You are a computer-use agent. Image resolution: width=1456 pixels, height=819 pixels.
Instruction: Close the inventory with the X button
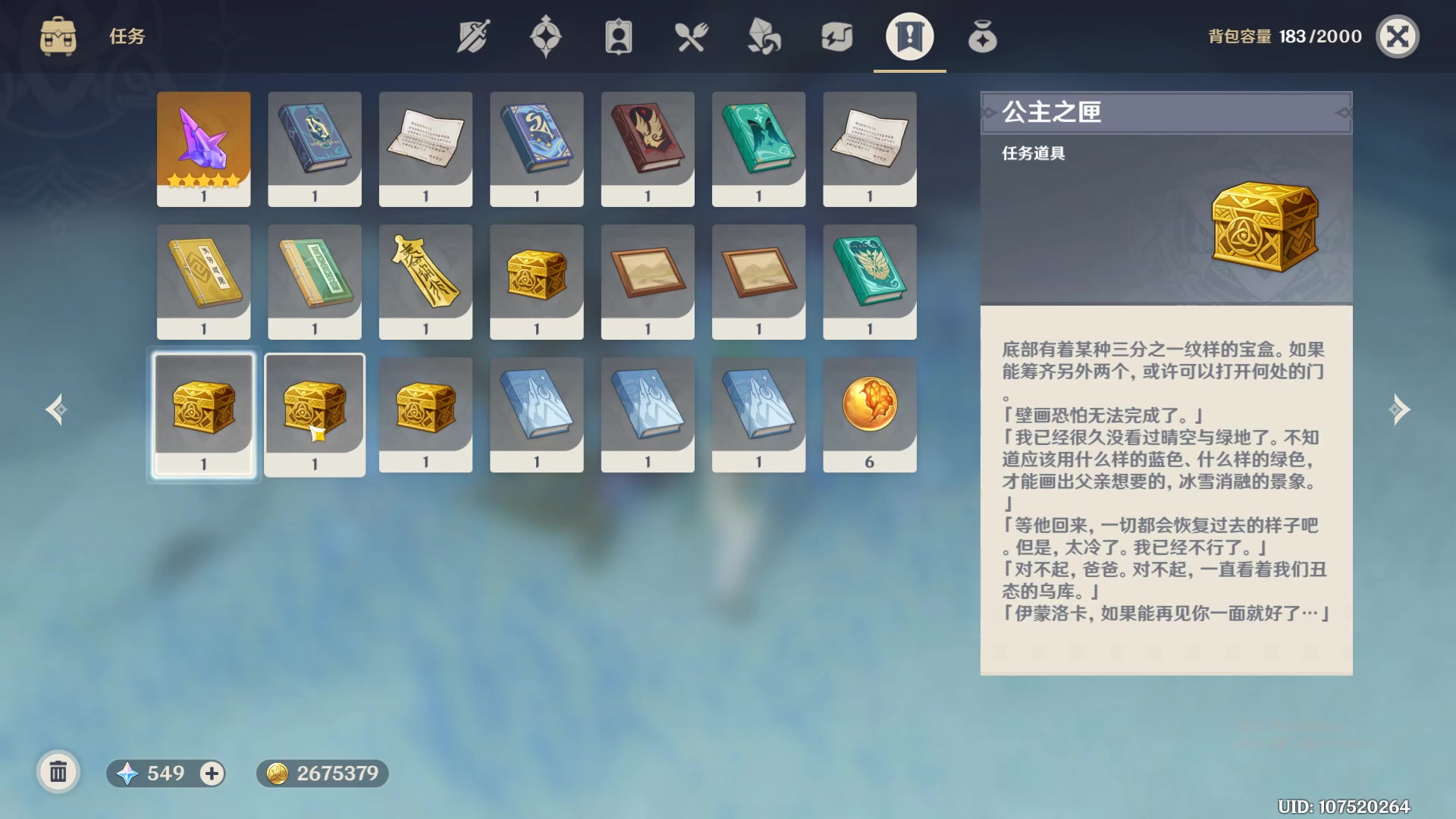pos(1399,36)
